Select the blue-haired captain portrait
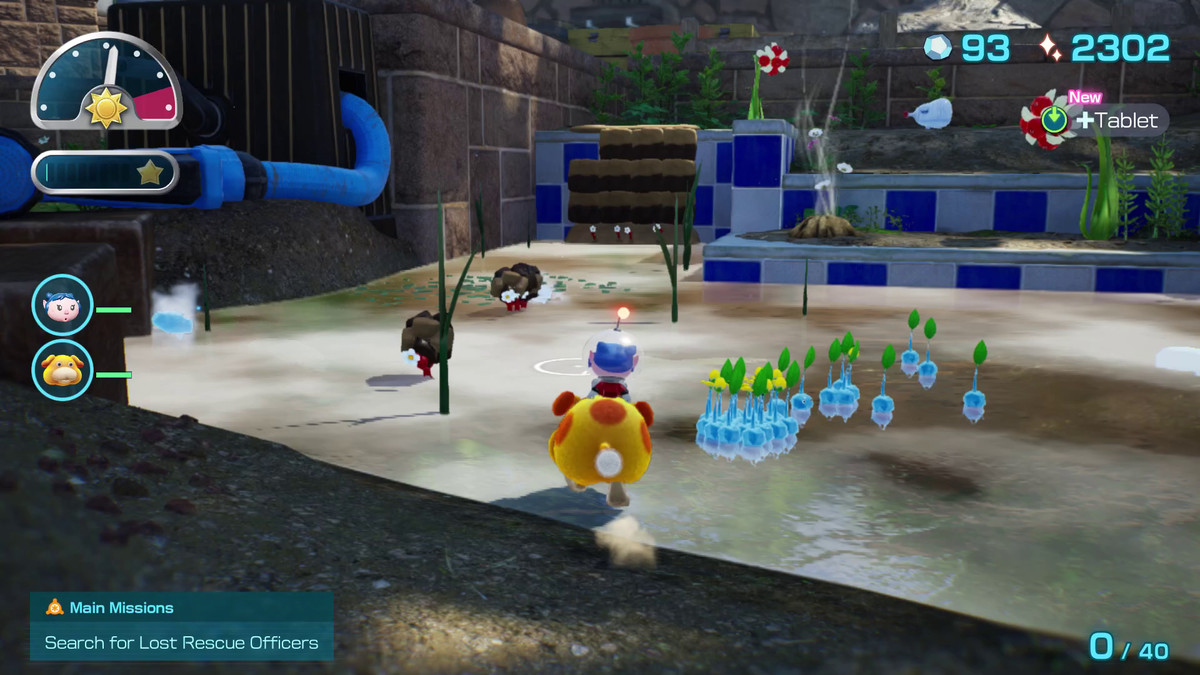Viewport: 1200px width, 675px height. pos(62,305)
